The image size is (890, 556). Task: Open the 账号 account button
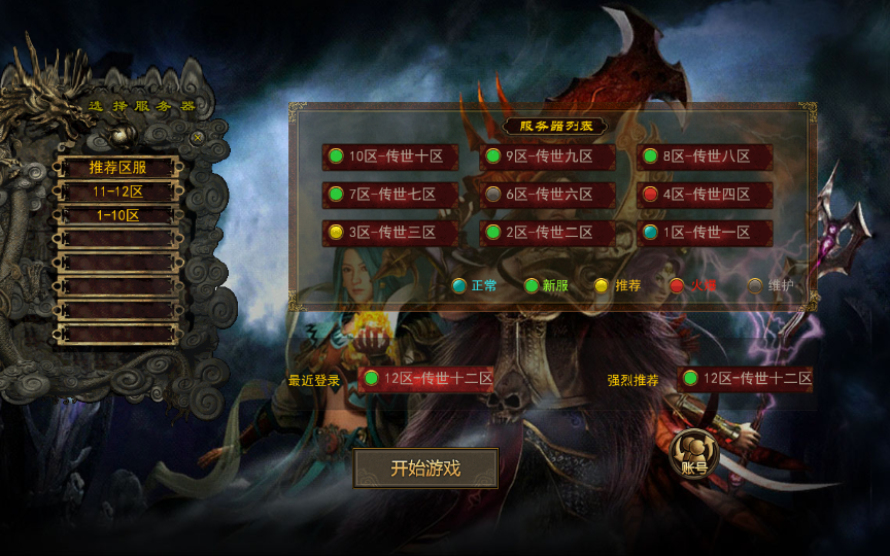tap(694, 455)
